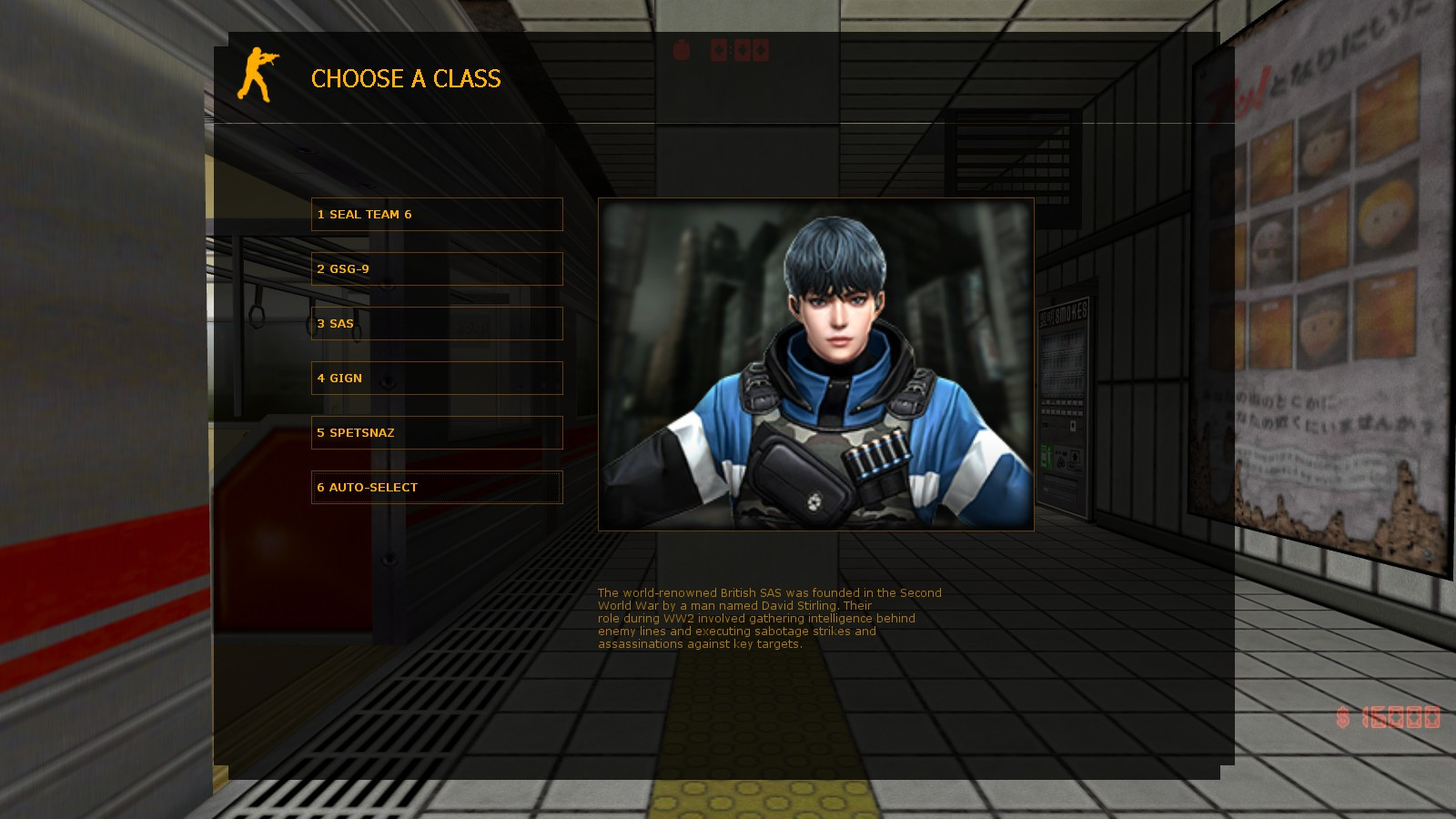Image resolution: width=1456 pixels, height=819 pixels.
Task: Select the SEAL TEAM 6 class
Action: coord(437,214)
